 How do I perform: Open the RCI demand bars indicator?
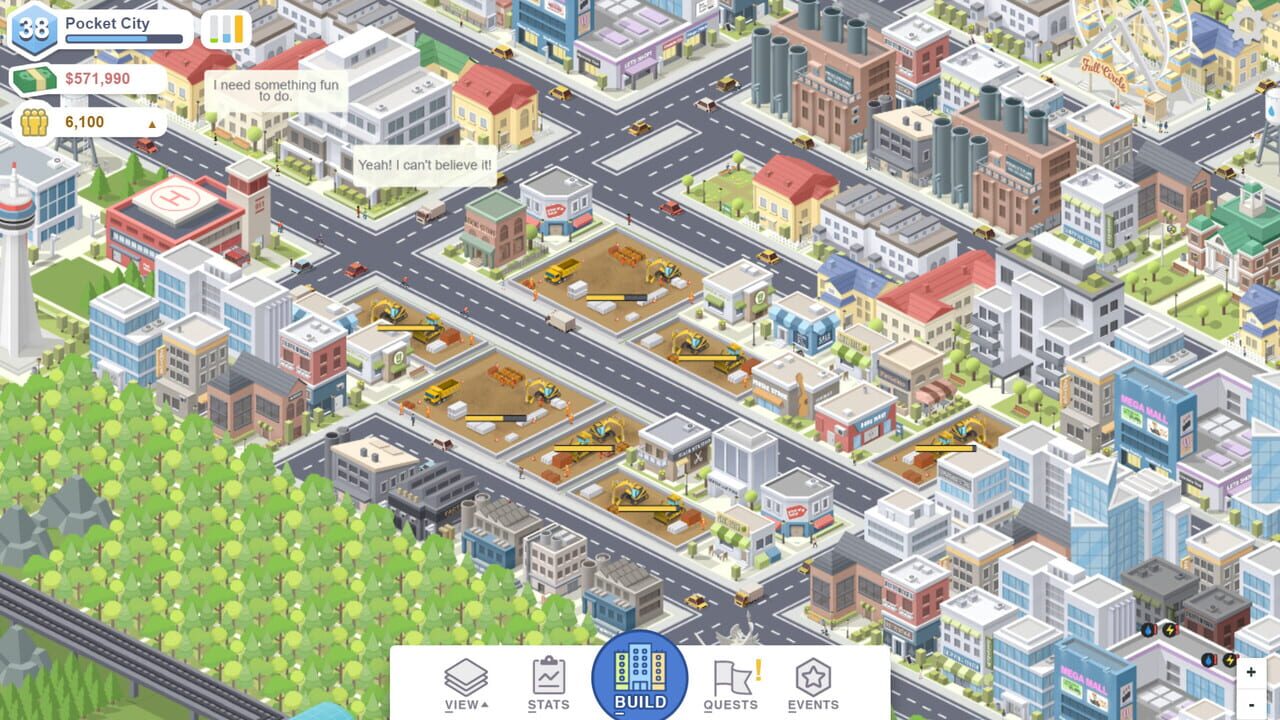225,28
